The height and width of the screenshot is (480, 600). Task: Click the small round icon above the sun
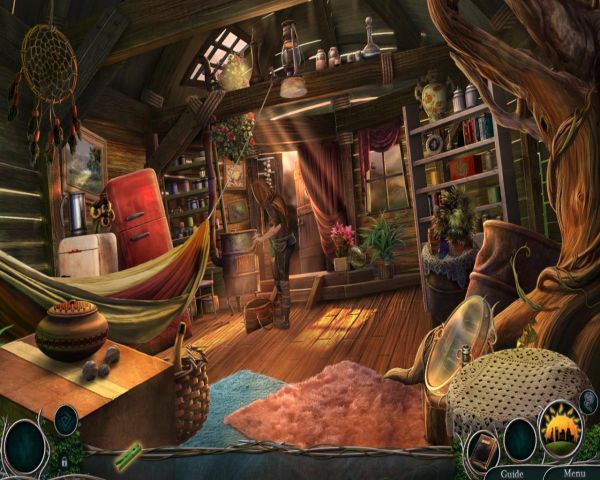click(588, 402)
